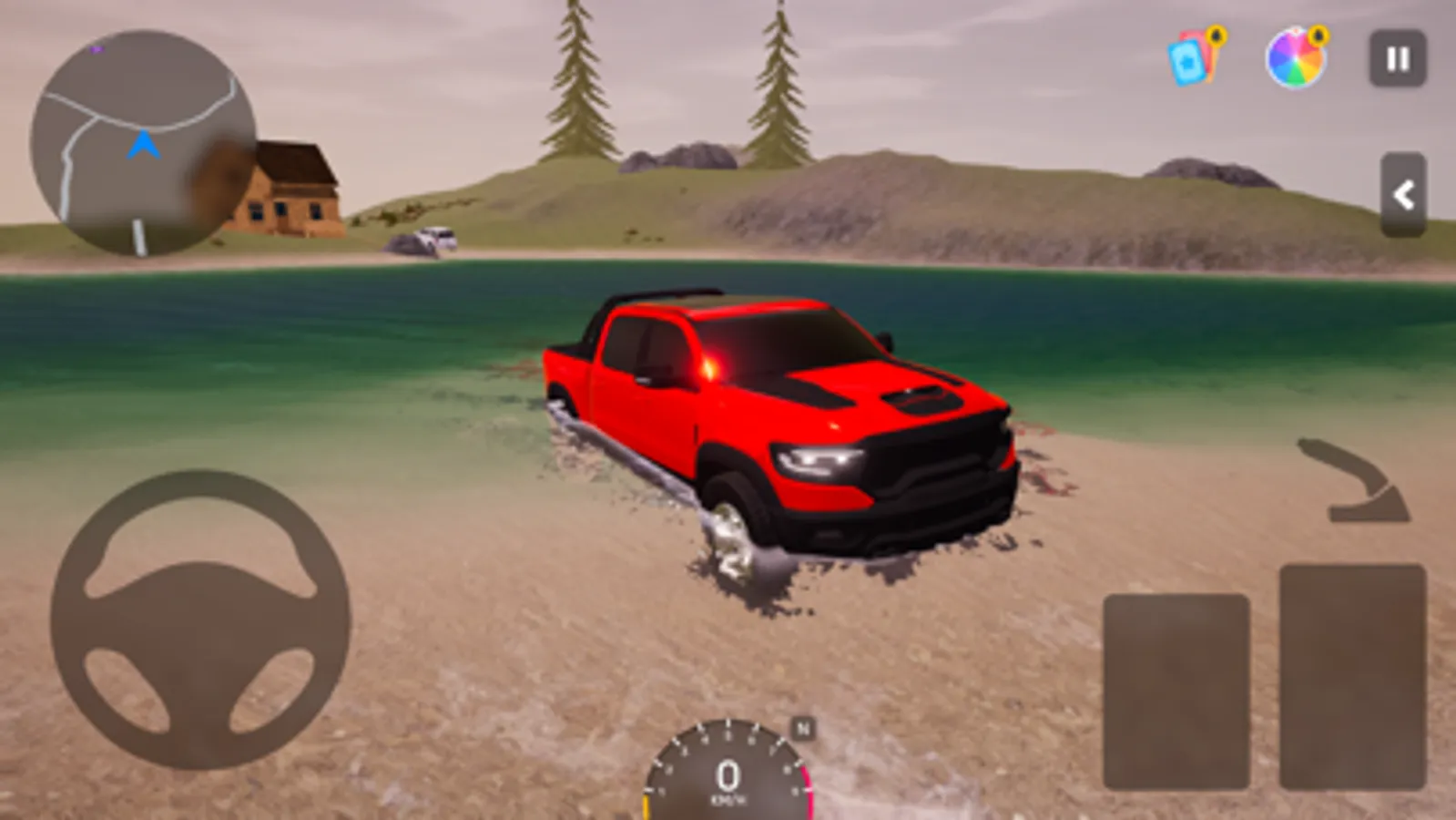Tap the badge on the prize wheel
Image resolution: width=1456 pixels, height=820 pixels.
[1319, 37]
